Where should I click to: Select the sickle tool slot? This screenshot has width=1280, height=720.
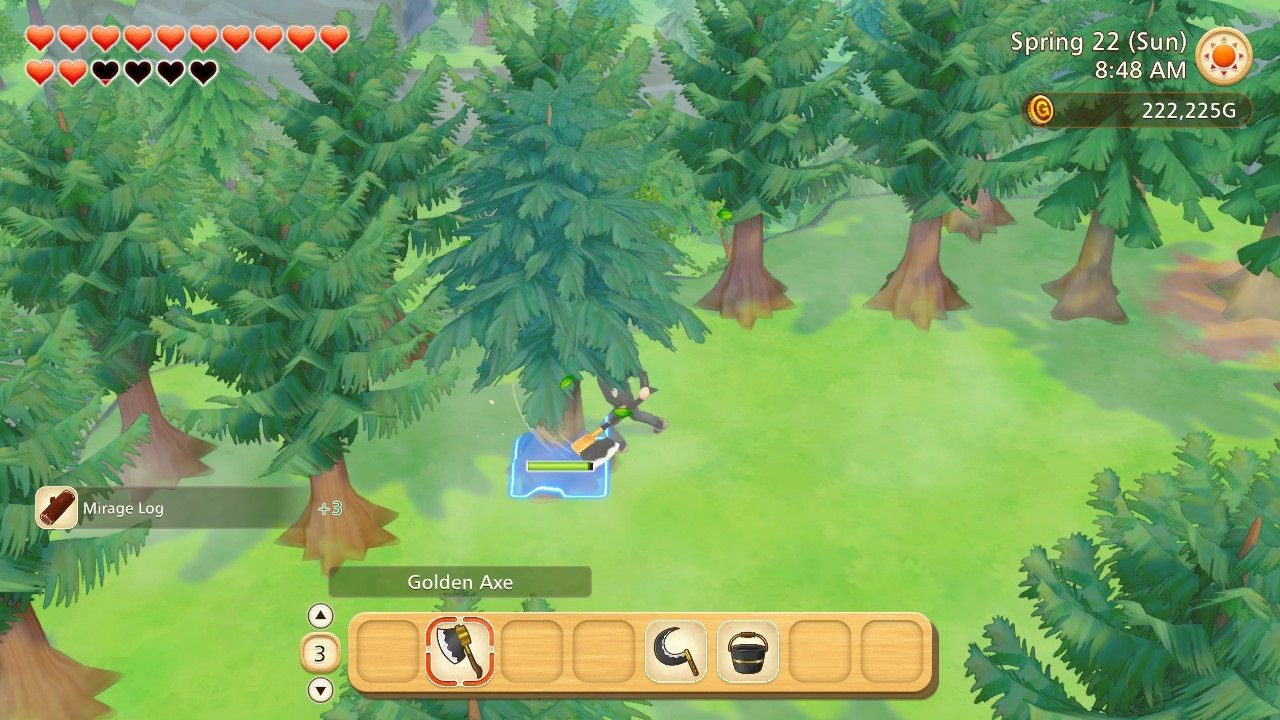coord(675,651)
